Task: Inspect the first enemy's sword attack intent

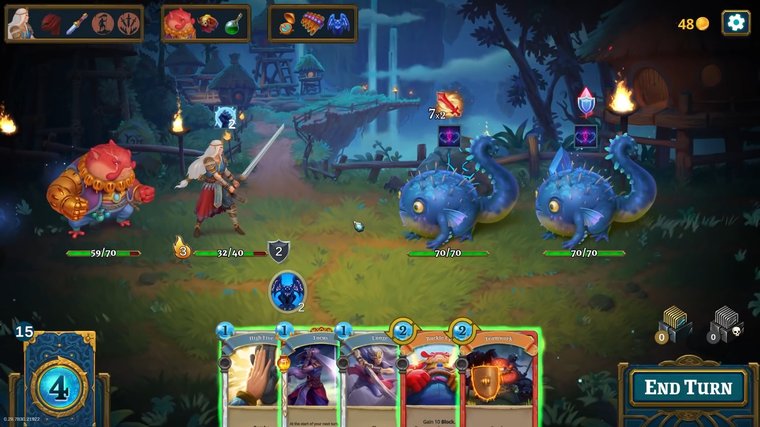Action: 449,104
